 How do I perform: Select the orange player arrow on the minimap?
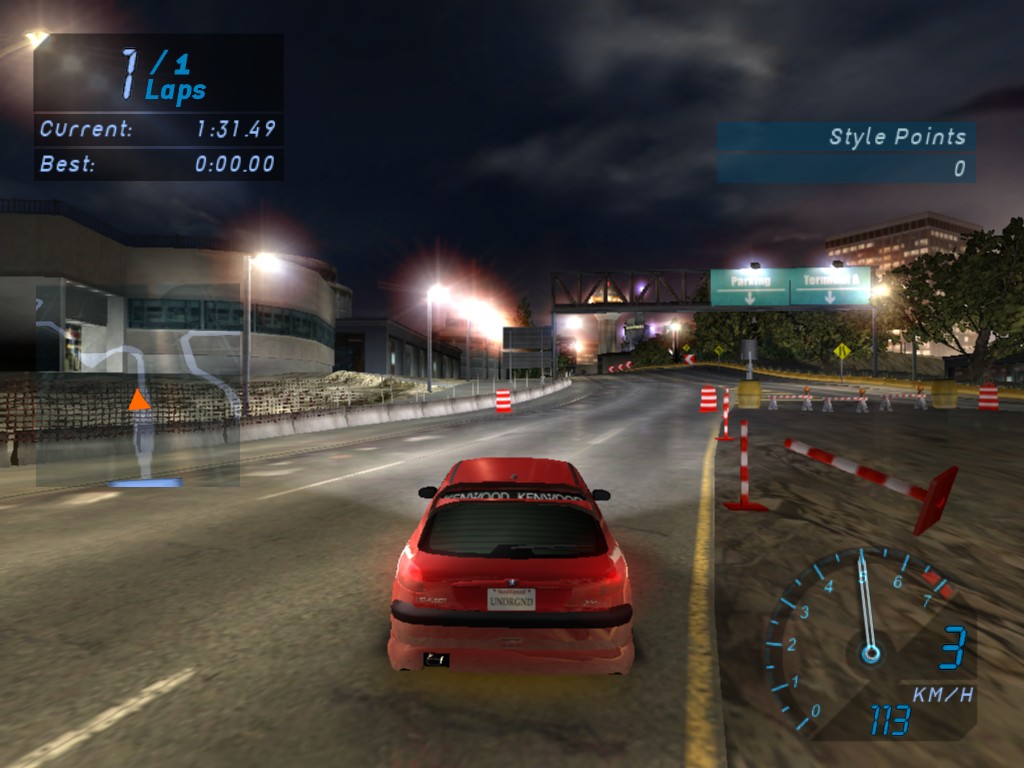[x=139, y=401]
